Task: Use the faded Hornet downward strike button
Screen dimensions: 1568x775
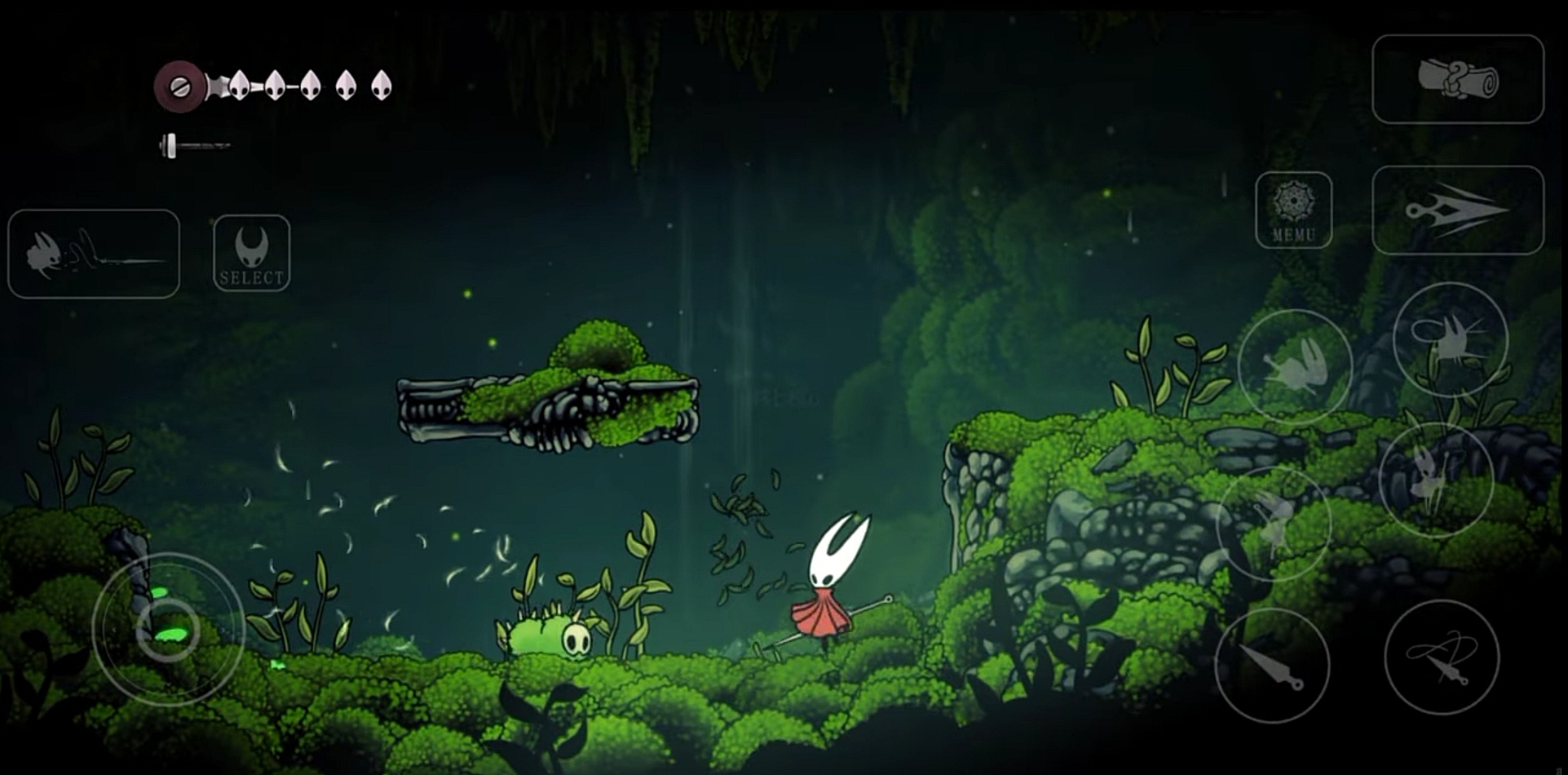Action: [1273, 523]
